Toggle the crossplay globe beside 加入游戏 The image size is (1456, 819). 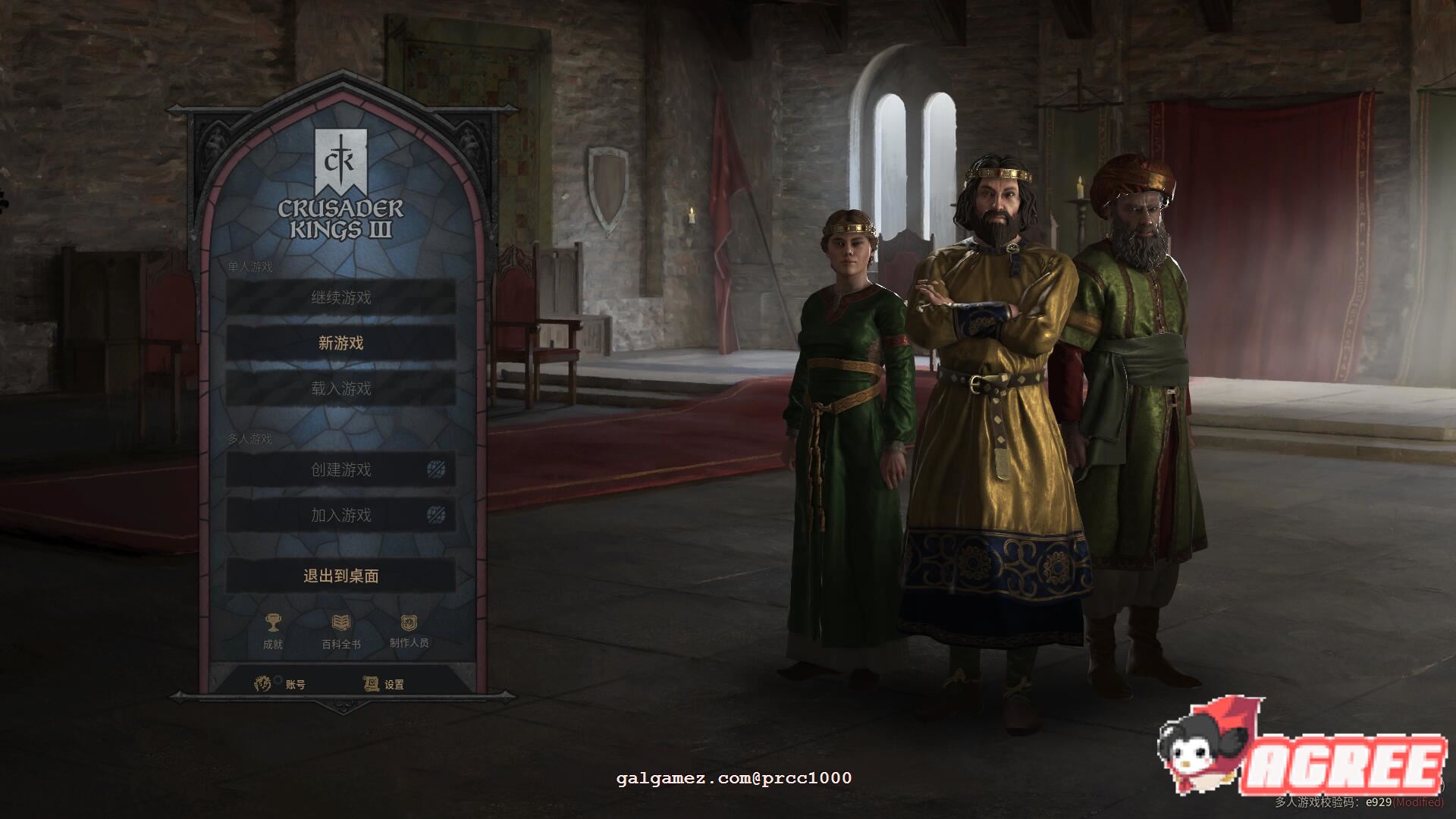(435, 514)
